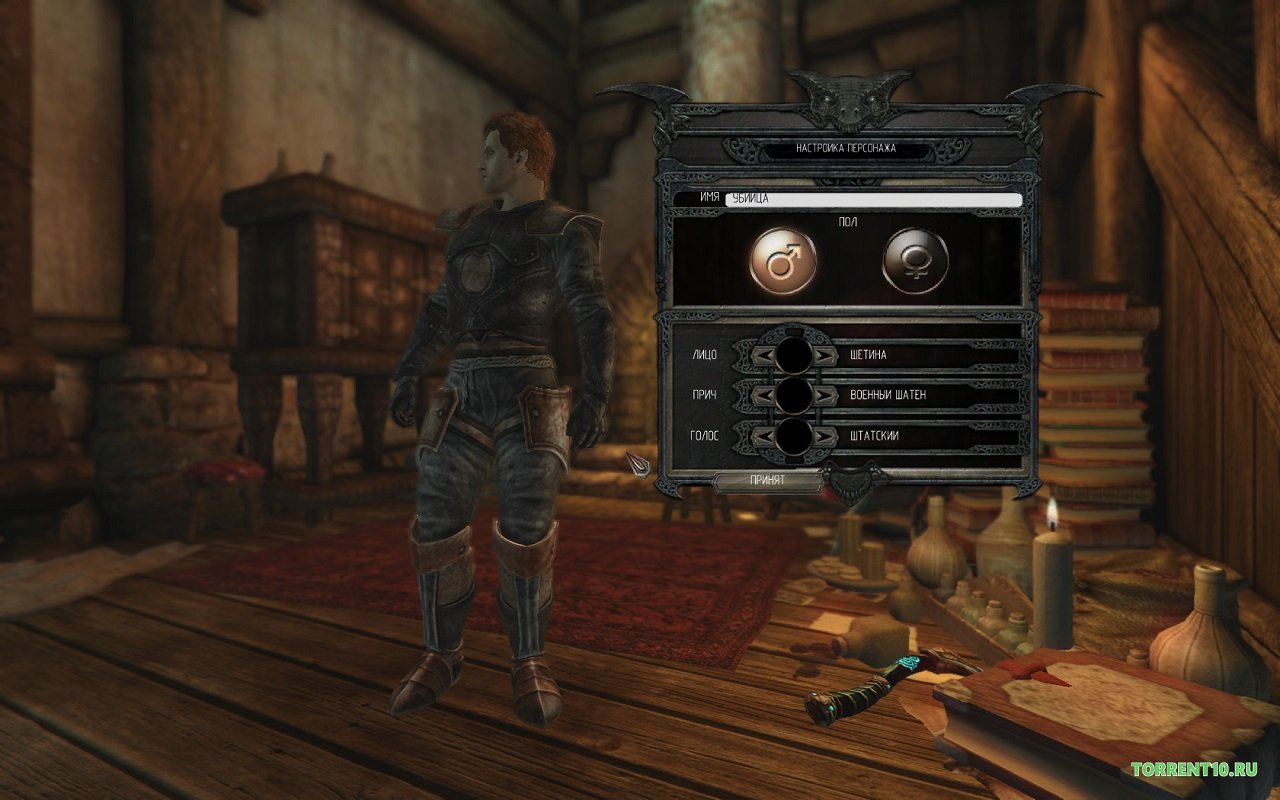Select previous ГОЛОС voice option
This screenshot has width=1280, height=800.
coord(762,437)
